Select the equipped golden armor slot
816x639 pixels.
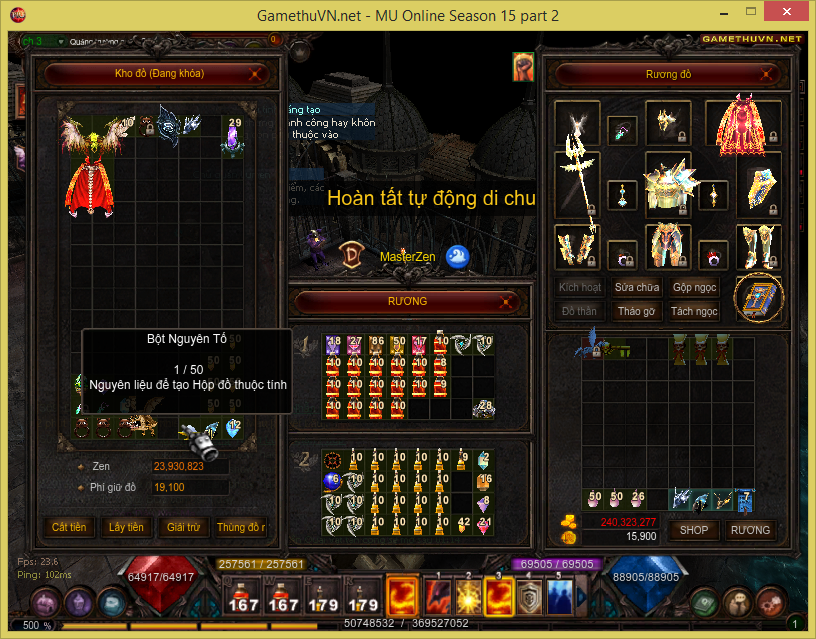(668, 183)
